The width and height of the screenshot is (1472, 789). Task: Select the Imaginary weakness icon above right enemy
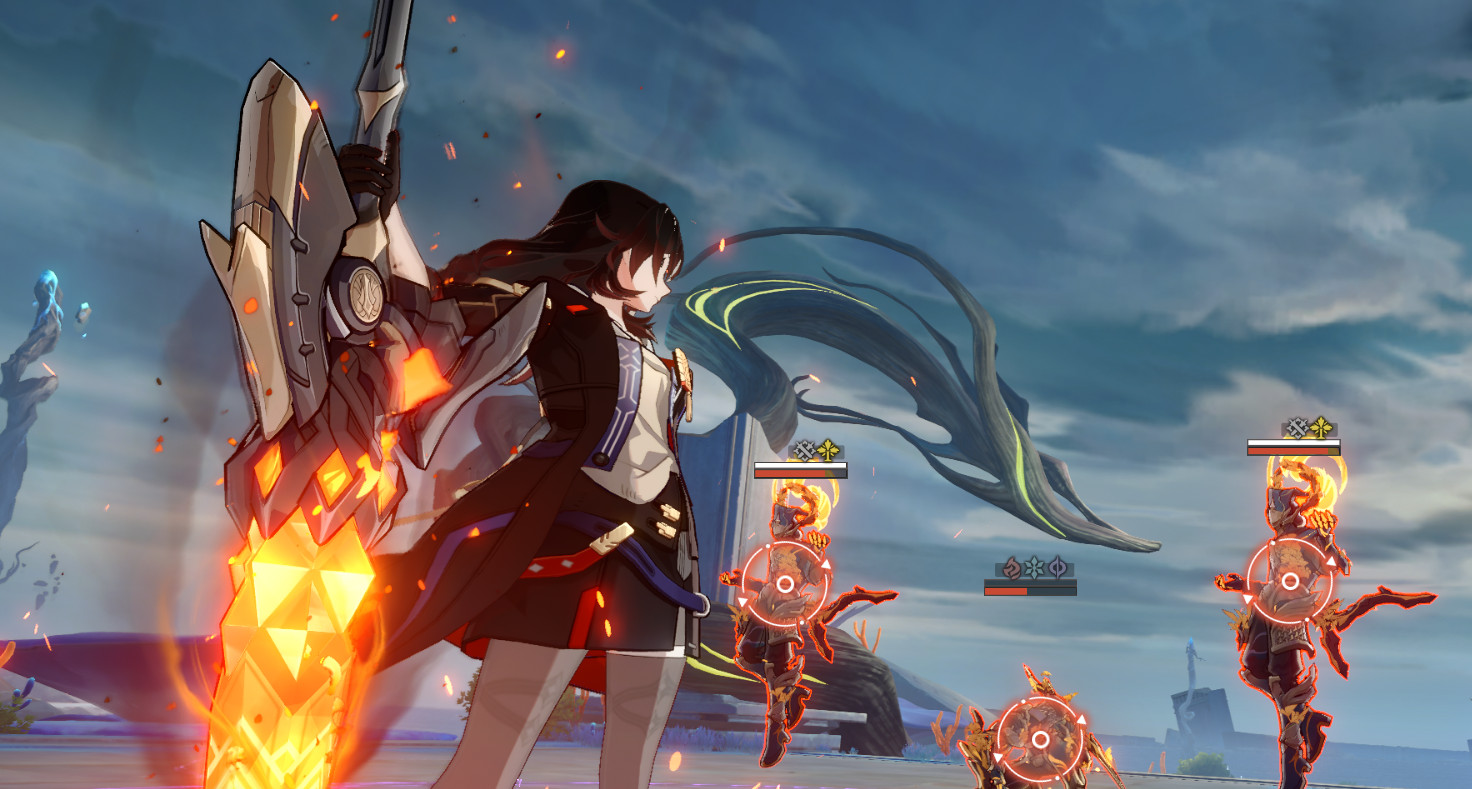click(x=1321, y=427)
